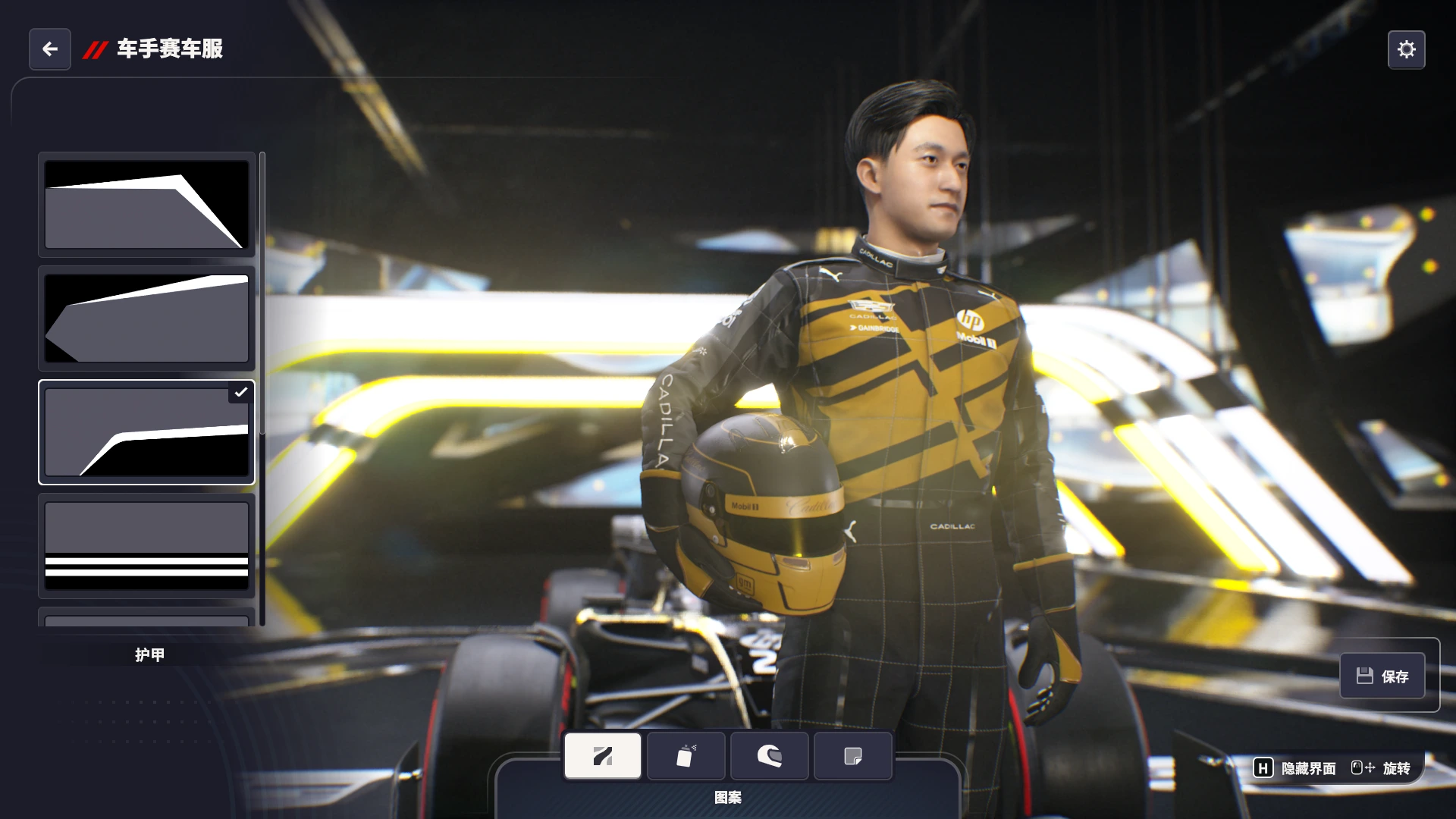This screenshot has height=819, width=1456.
Task: Click the 车手赛车服 title header
Action: (x=168, y=50)
